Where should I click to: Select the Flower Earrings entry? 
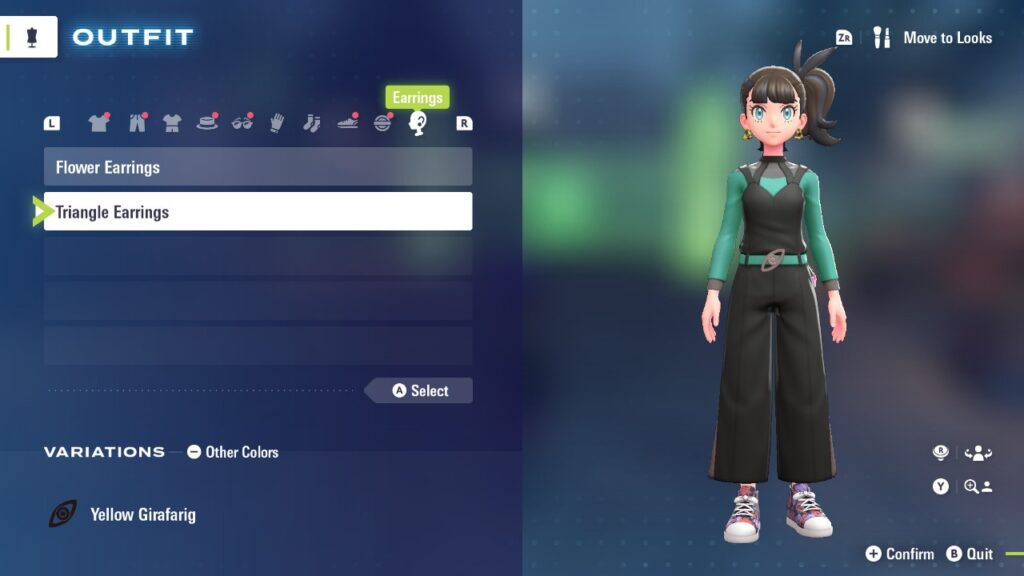pyautogui.click(x=257, y=167)
